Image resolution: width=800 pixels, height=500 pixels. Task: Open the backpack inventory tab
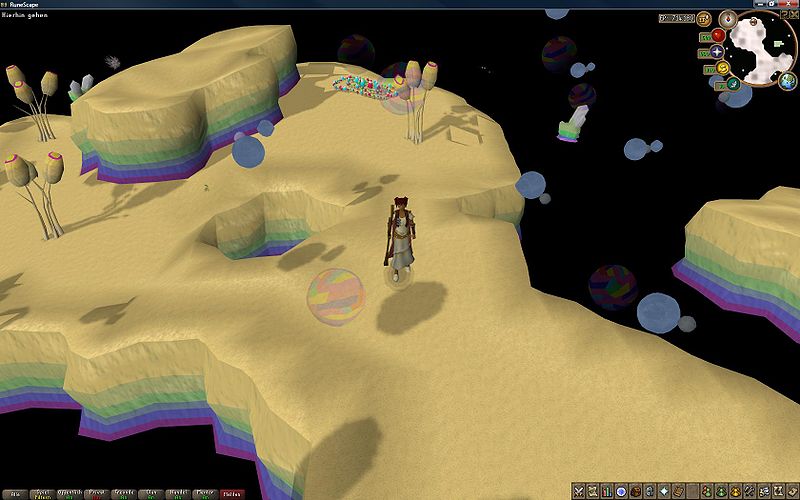pyautogui.click(x=636, y=490)
